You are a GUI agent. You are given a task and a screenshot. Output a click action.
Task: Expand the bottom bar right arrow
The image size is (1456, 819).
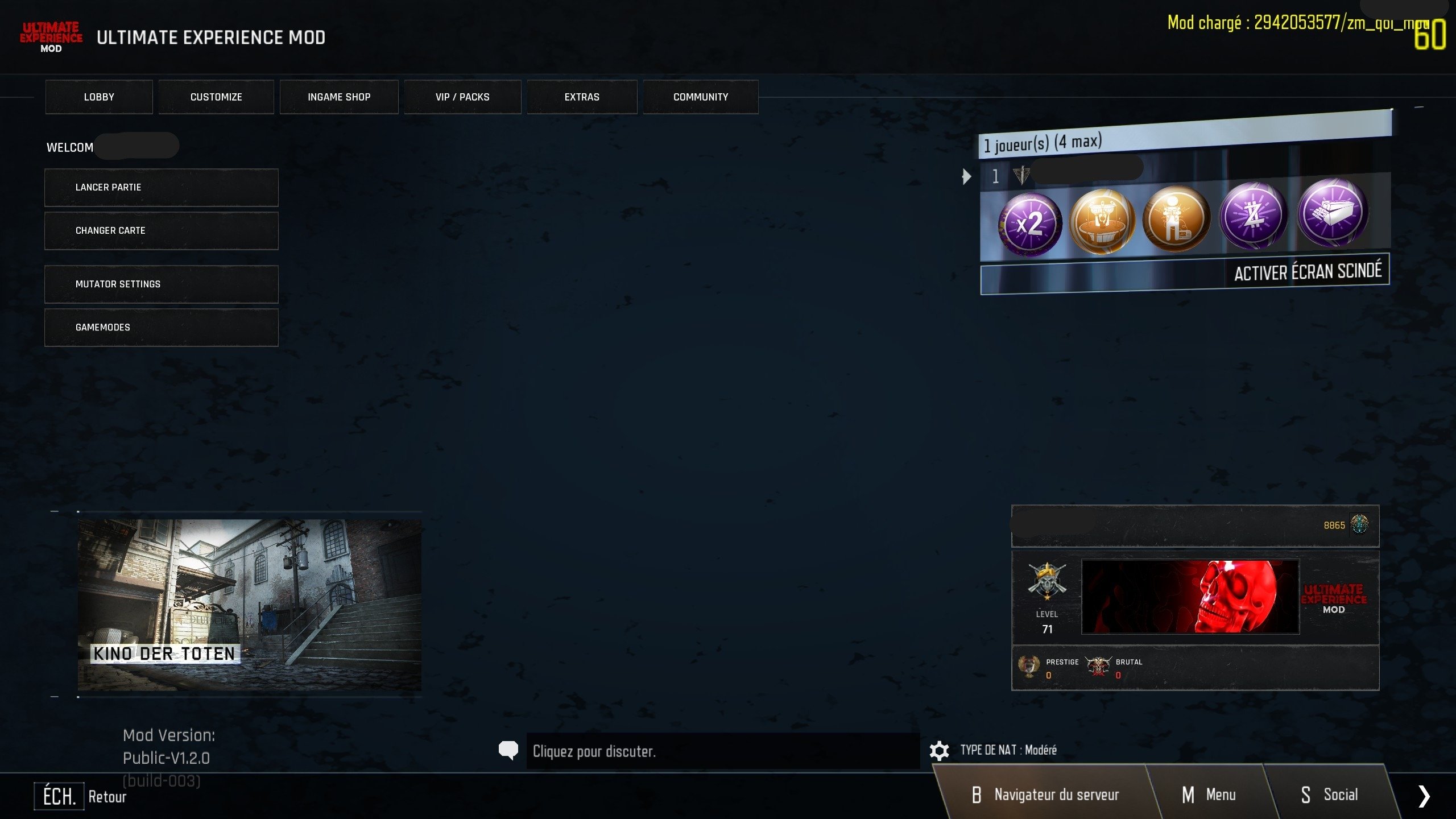(x=1424, y=796)
